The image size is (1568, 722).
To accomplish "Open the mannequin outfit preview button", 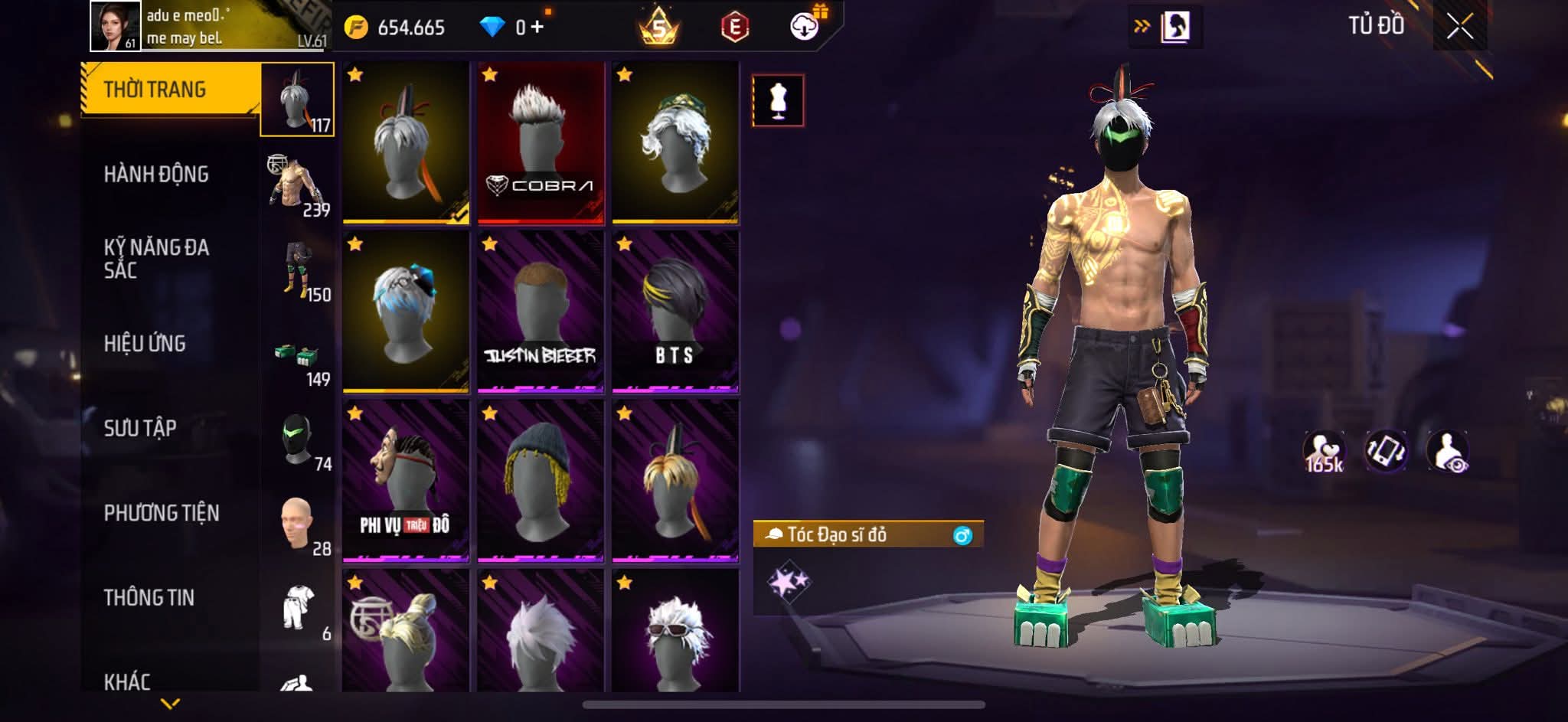I will 778,100.
